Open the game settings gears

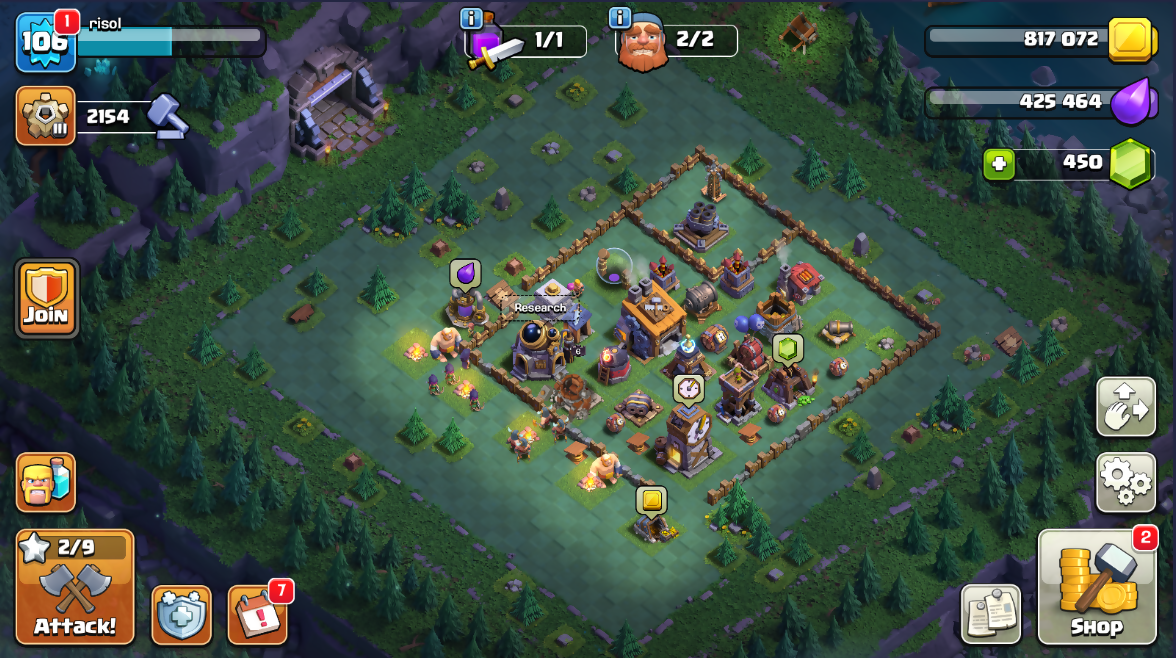coord(1125,482)
